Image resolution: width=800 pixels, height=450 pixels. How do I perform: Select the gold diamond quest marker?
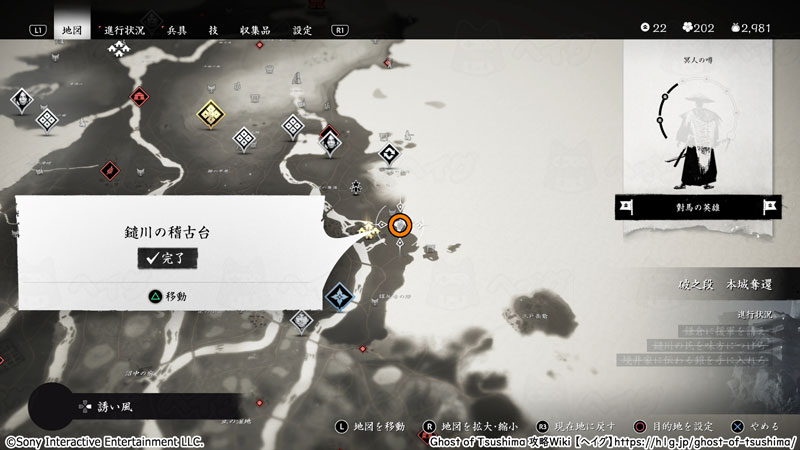pyautogui.click(x=210, y=114)
